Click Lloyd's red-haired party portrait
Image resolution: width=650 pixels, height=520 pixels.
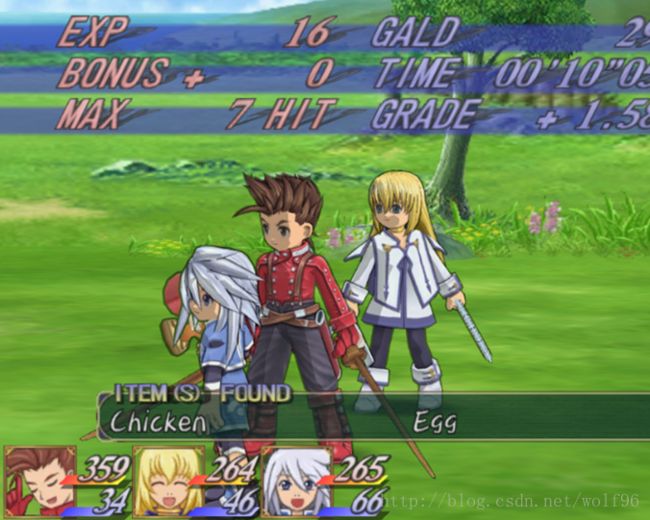[39, 481]
